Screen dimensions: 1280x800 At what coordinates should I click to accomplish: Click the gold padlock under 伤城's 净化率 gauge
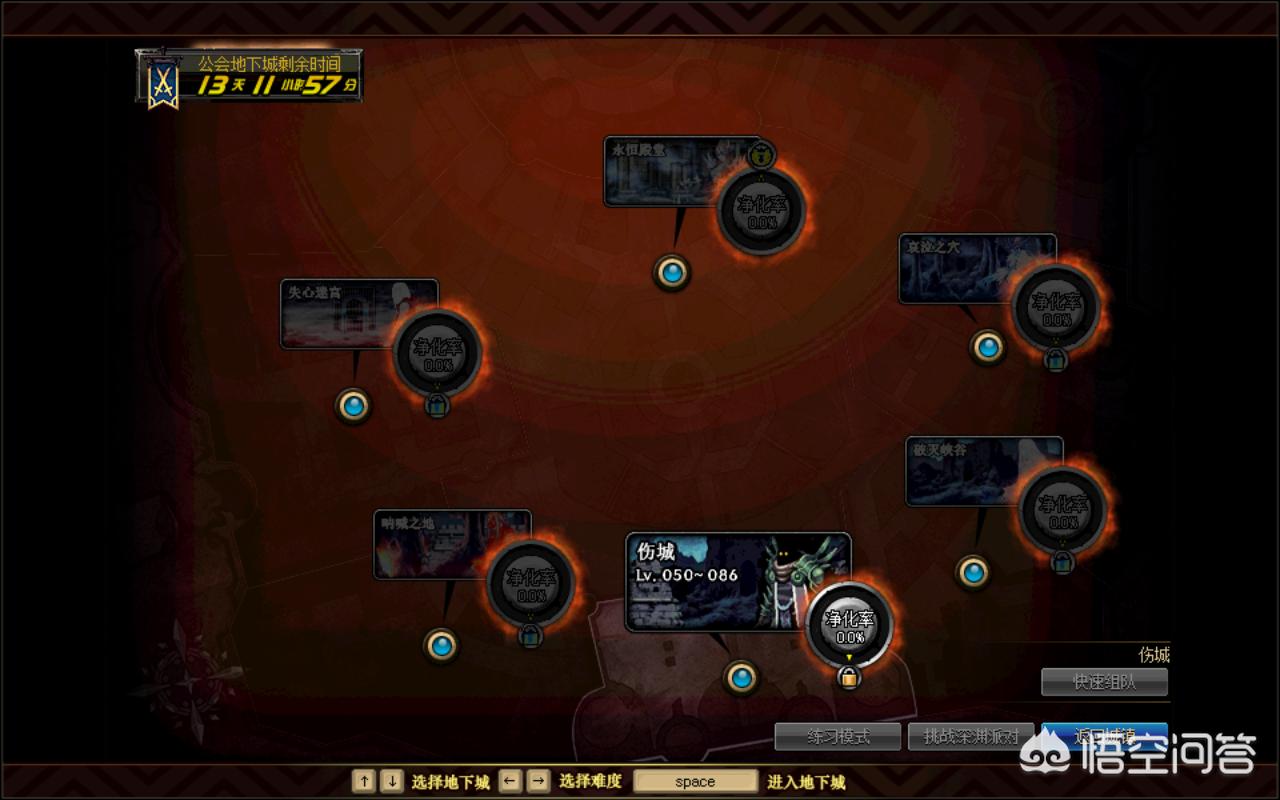(849, 677)
